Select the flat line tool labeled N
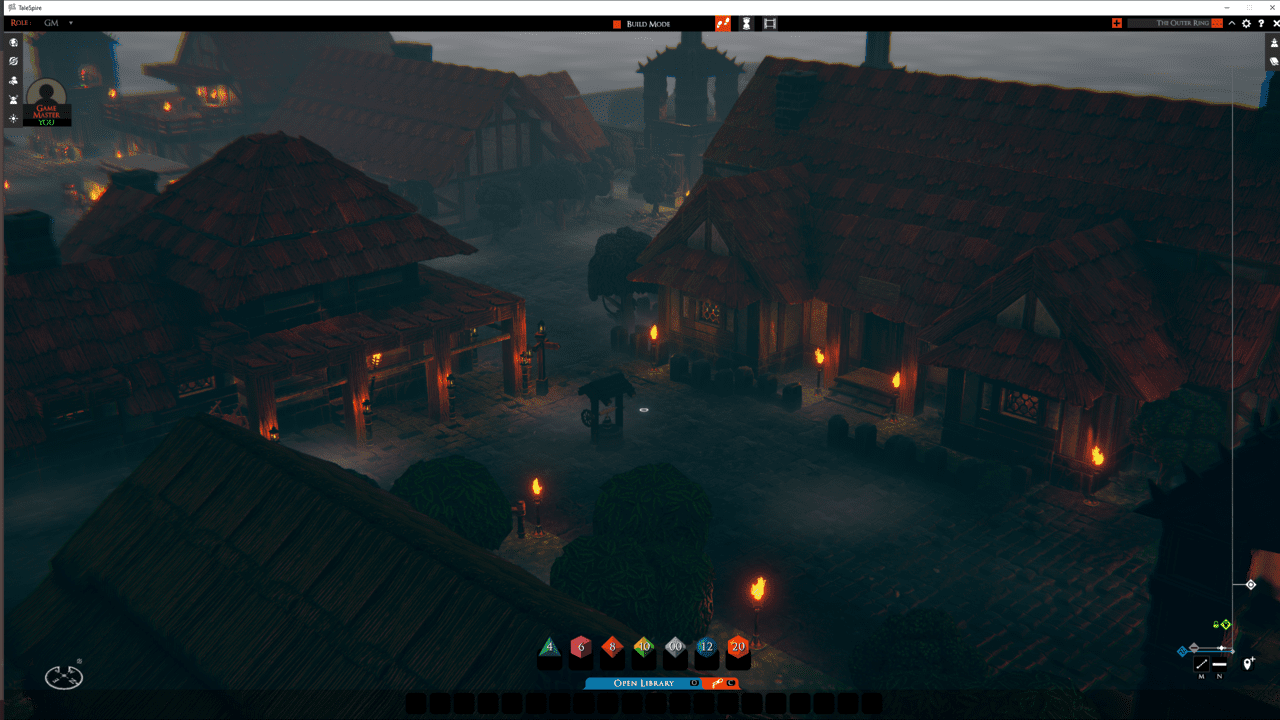 pos(1219,663)
